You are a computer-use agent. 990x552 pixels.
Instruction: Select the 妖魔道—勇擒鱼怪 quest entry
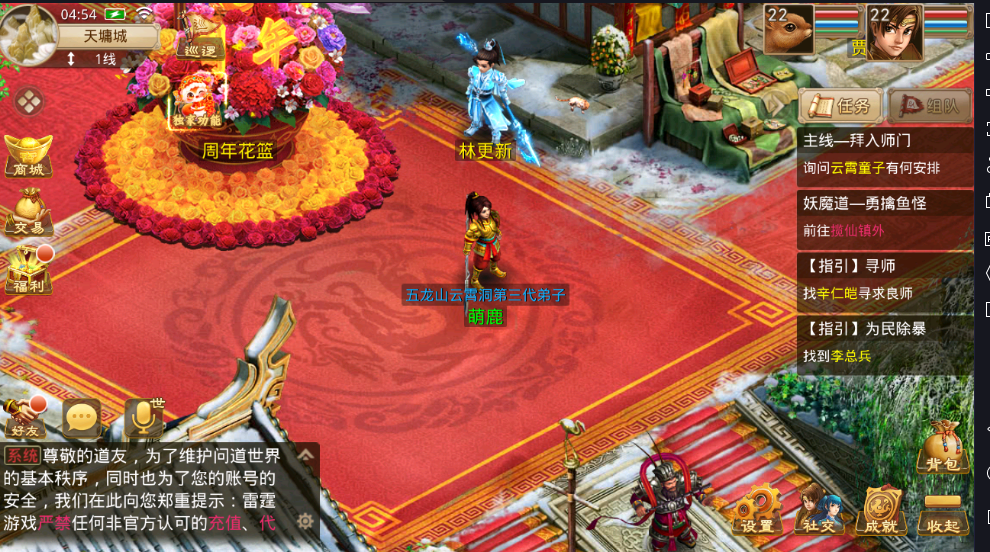click(x=884, y=216)
